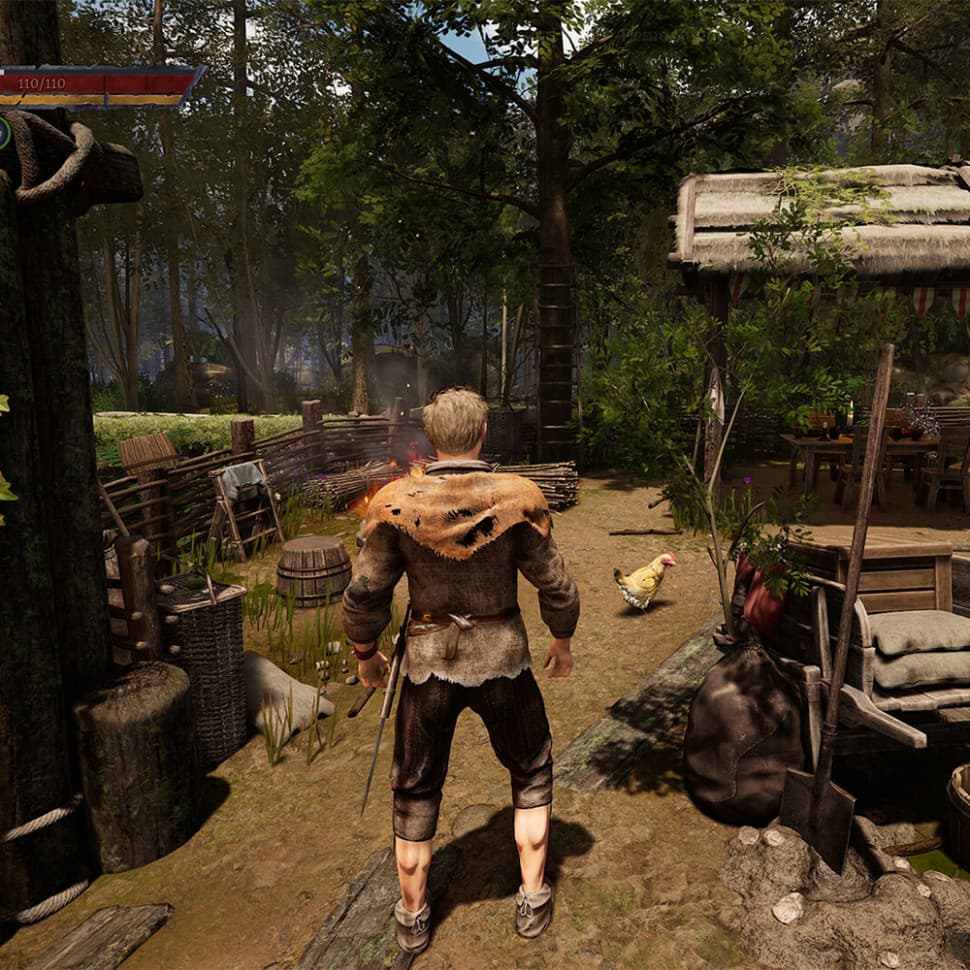The image size is (970, 970).
Task: Click the green-ringed circular status icon
Action: pos(3,133)
